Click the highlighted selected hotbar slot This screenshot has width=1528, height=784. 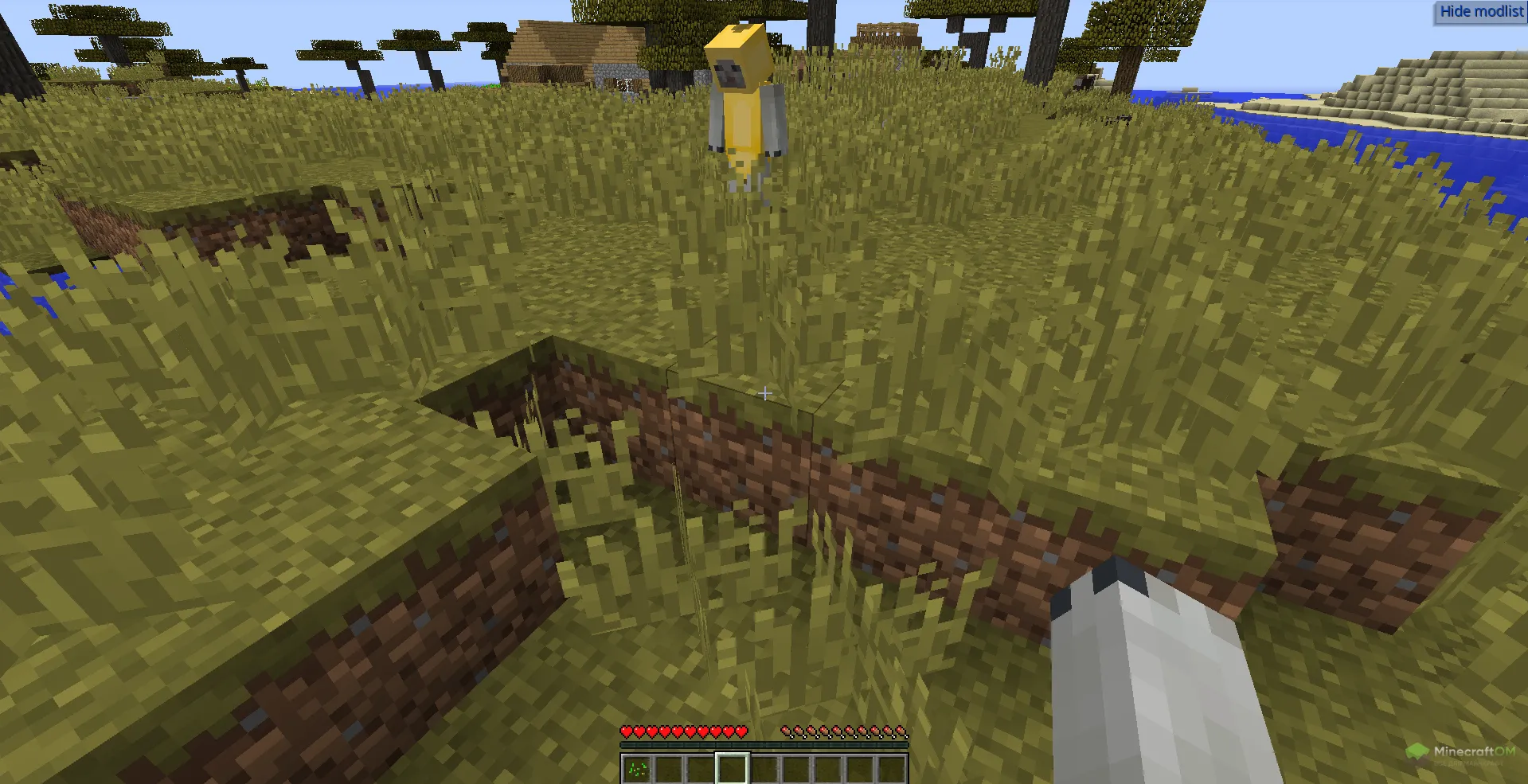click(732, 769)
